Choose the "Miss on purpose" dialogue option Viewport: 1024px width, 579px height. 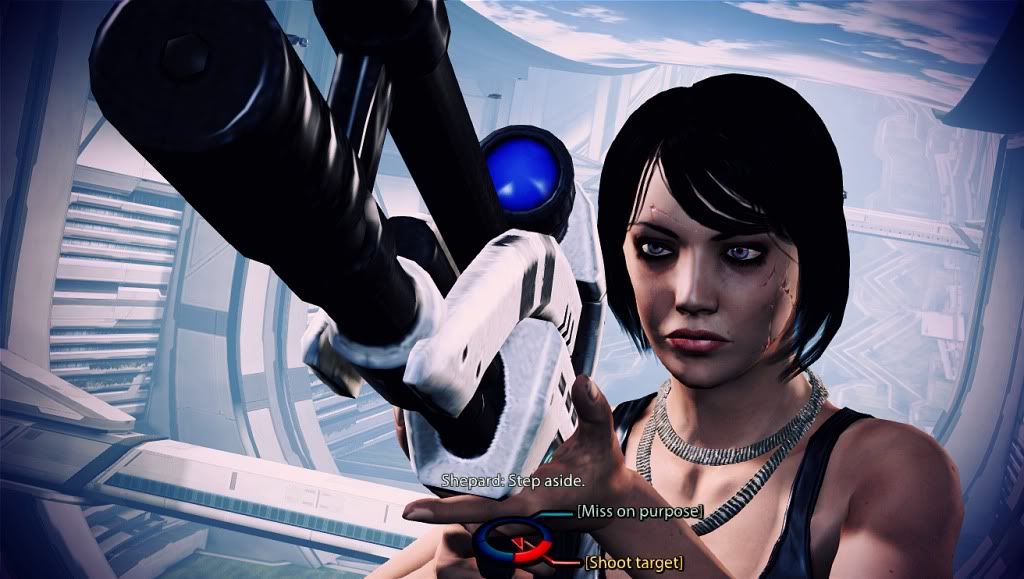pyautogui.click(x=640, y=512)
